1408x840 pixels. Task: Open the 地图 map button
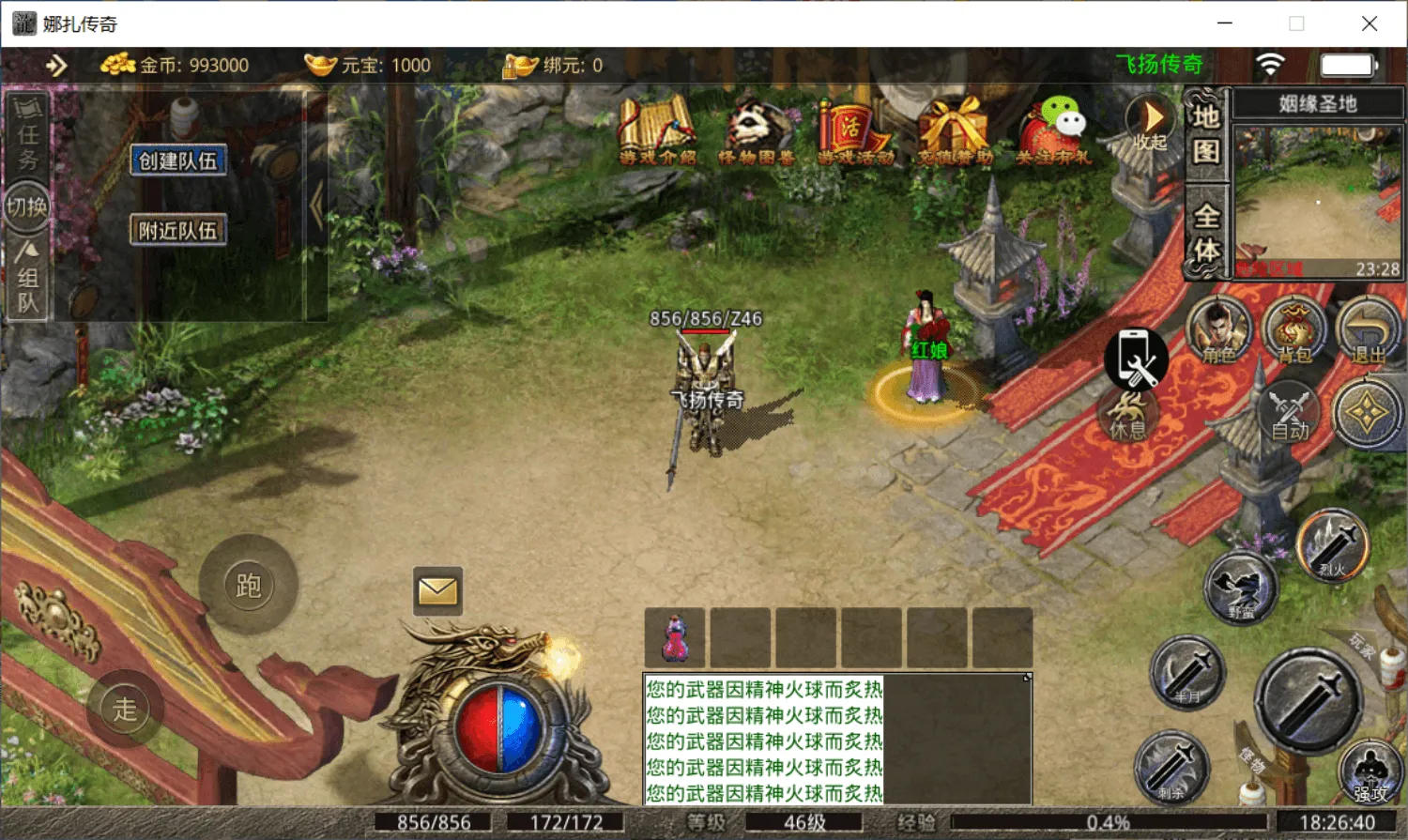[1206, 132]
